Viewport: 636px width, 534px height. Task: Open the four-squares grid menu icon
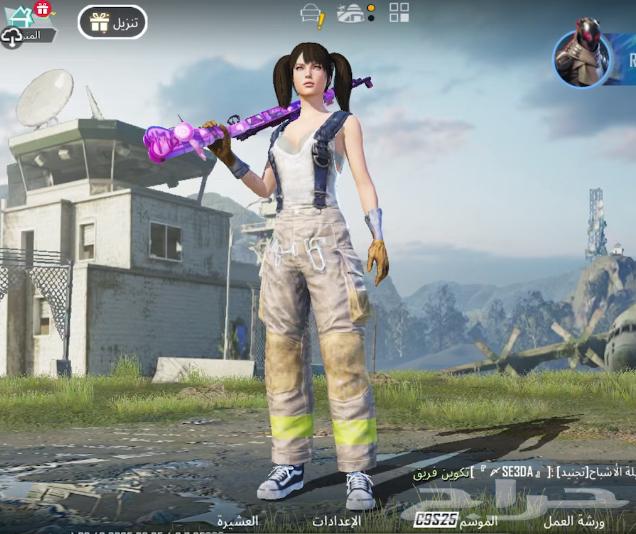[399, 12]
